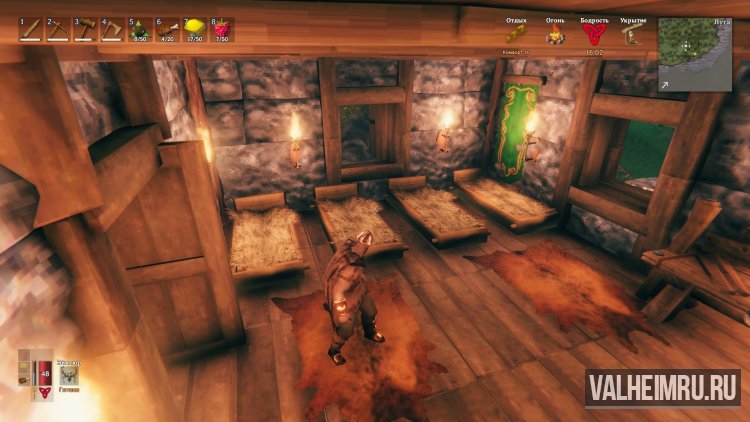Image resolution: width=750 pixels, height=422 pixels.
Task: Equip the axe in hotbar slot 4
Action: [111, 29]
